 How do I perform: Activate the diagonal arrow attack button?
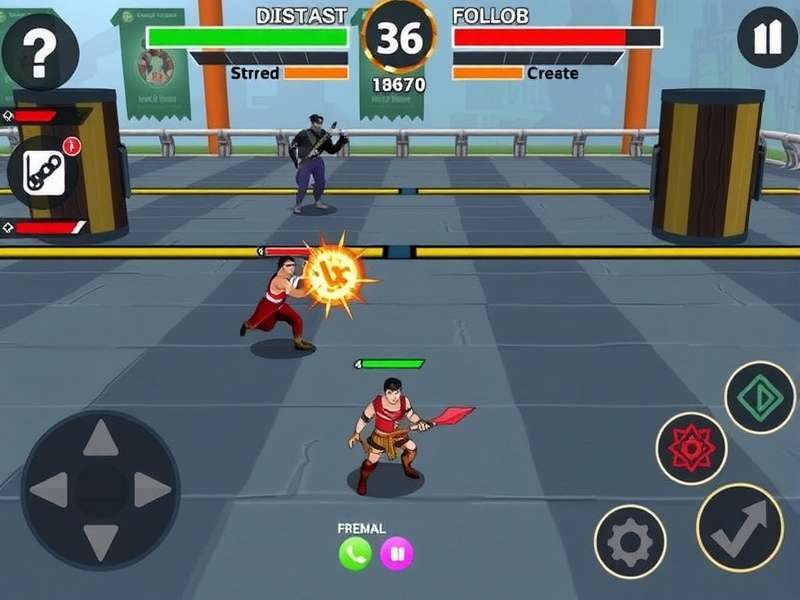click(740, 527)
